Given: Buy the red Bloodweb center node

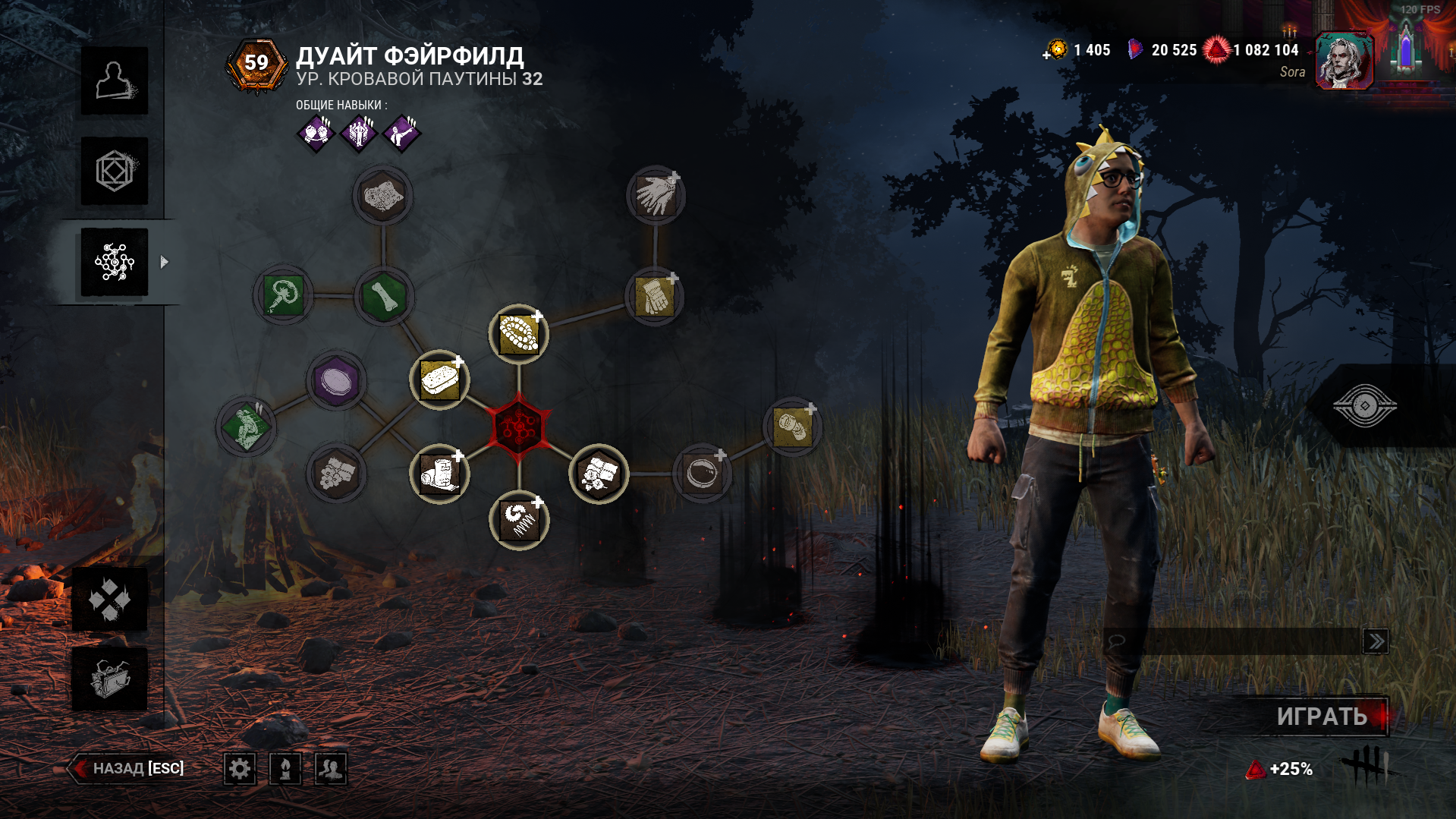Looking at the screenshot, I should (519, 427).
